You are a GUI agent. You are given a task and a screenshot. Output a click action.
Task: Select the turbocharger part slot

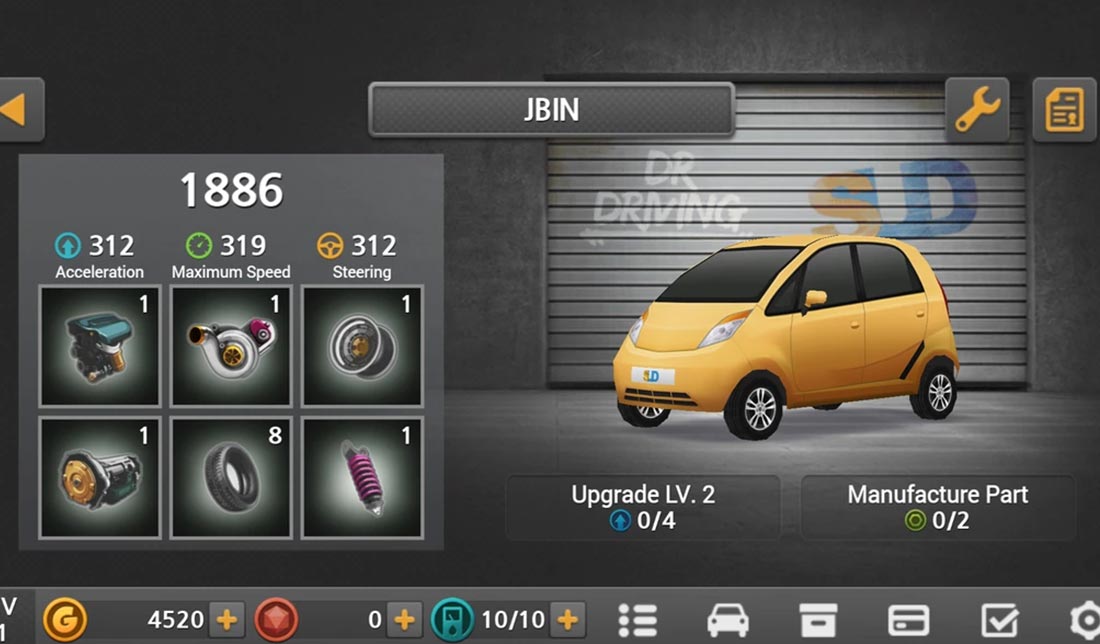tap(231, 346)
